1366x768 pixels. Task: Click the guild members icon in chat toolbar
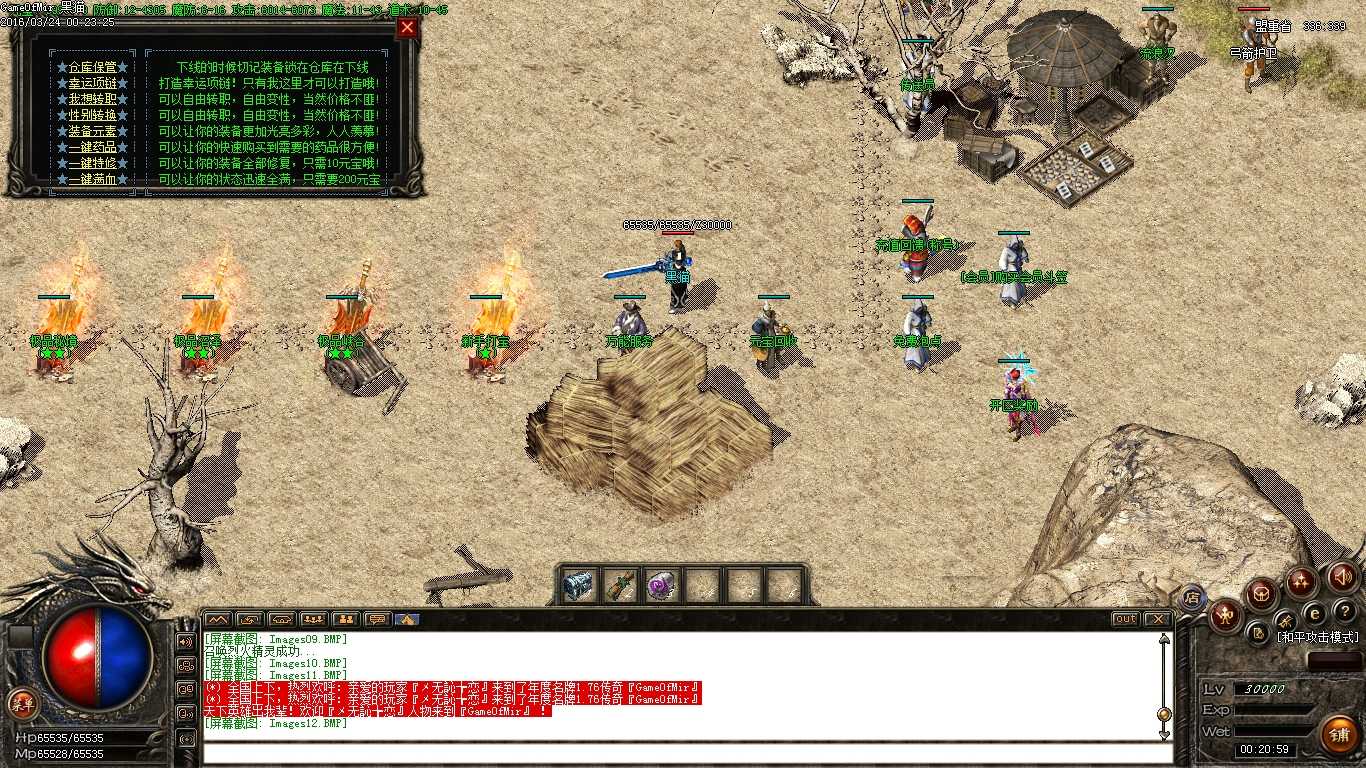(345, 620)
